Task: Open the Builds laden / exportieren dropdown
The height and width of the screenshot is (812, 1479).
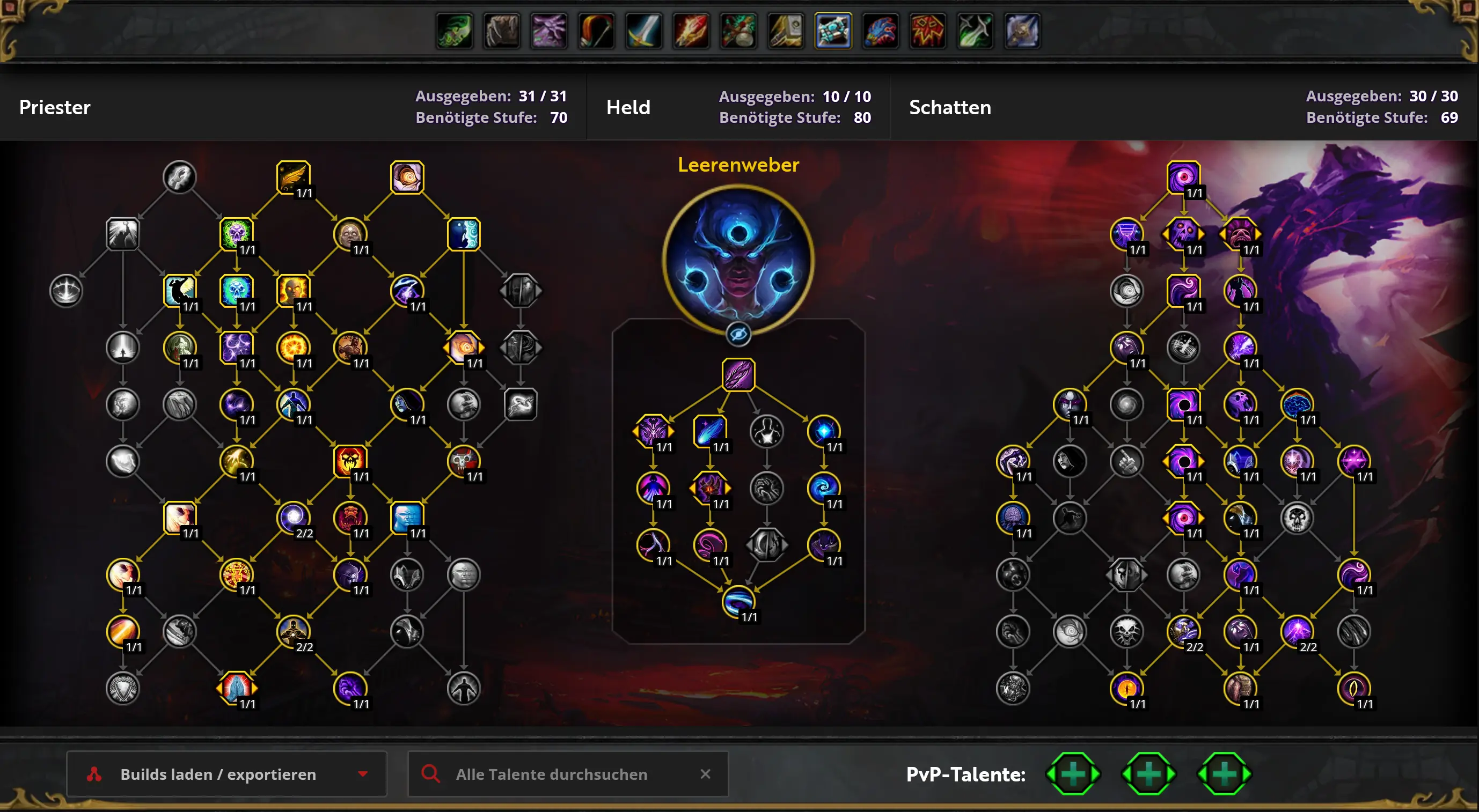Action: [226, 774]
